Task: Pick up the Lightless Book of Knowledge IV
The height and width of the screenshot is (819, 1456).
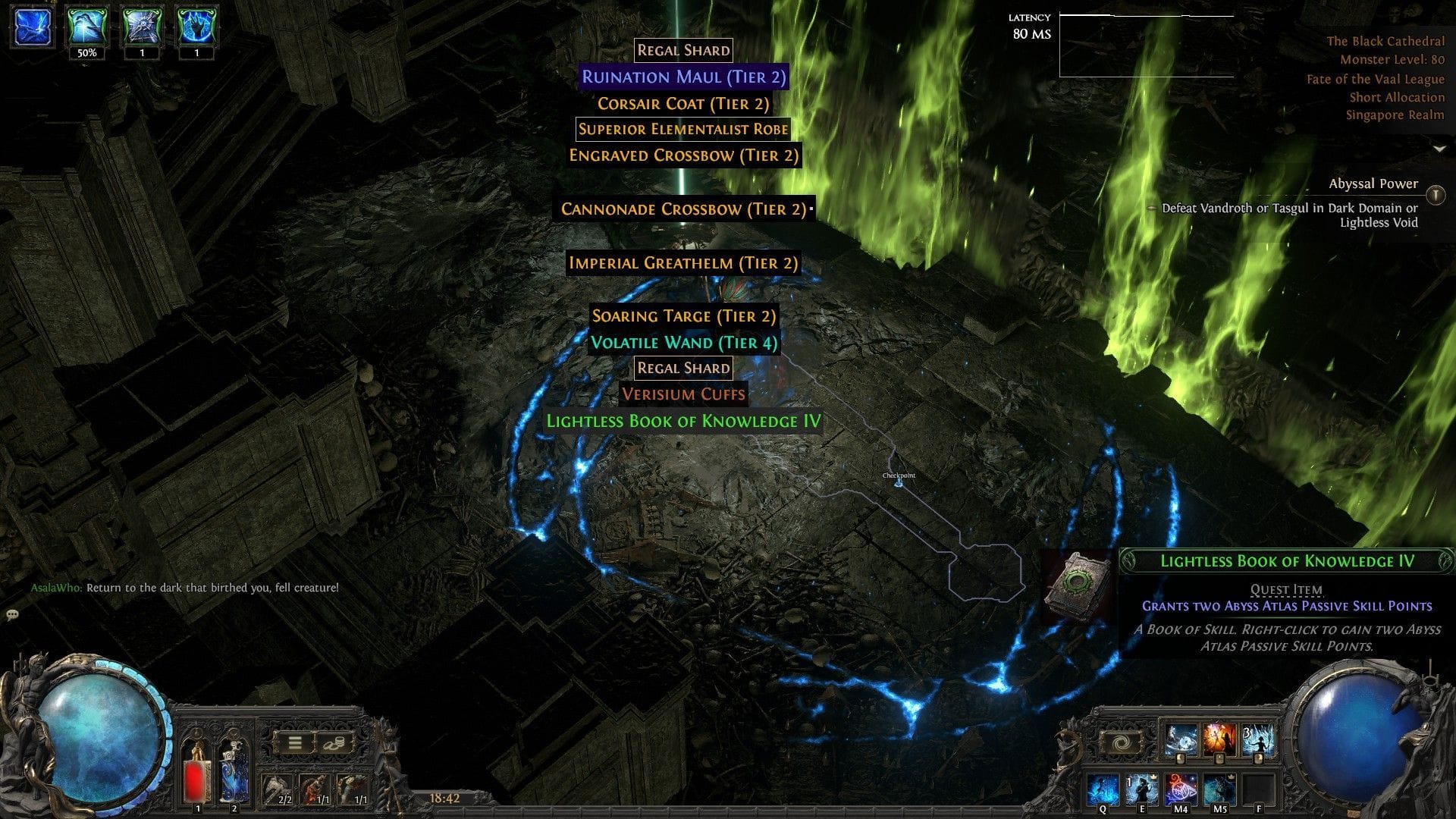Action: pyautogui.click(x=683, y=422)
